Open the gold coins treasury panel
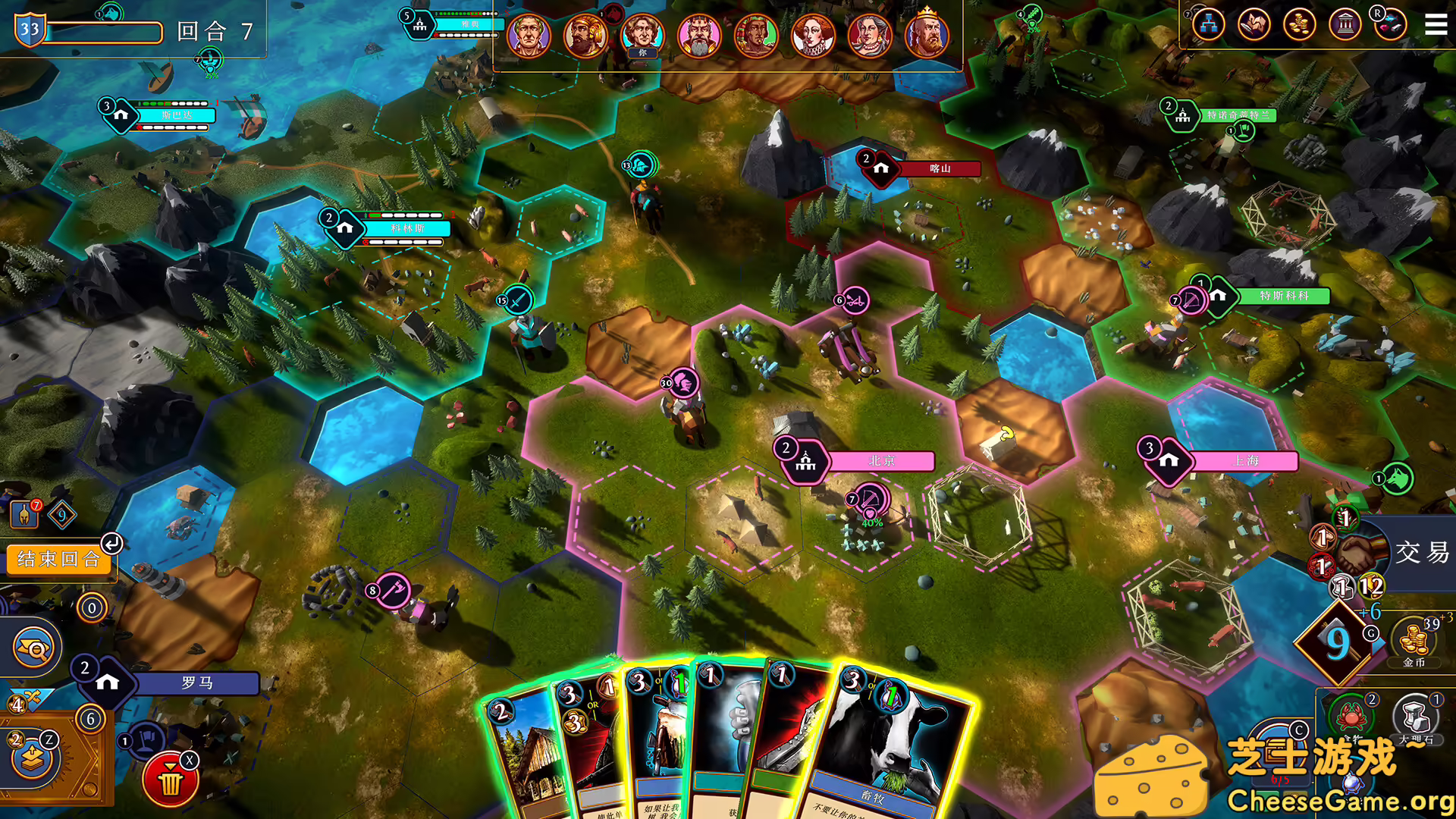 (1299, 25)
